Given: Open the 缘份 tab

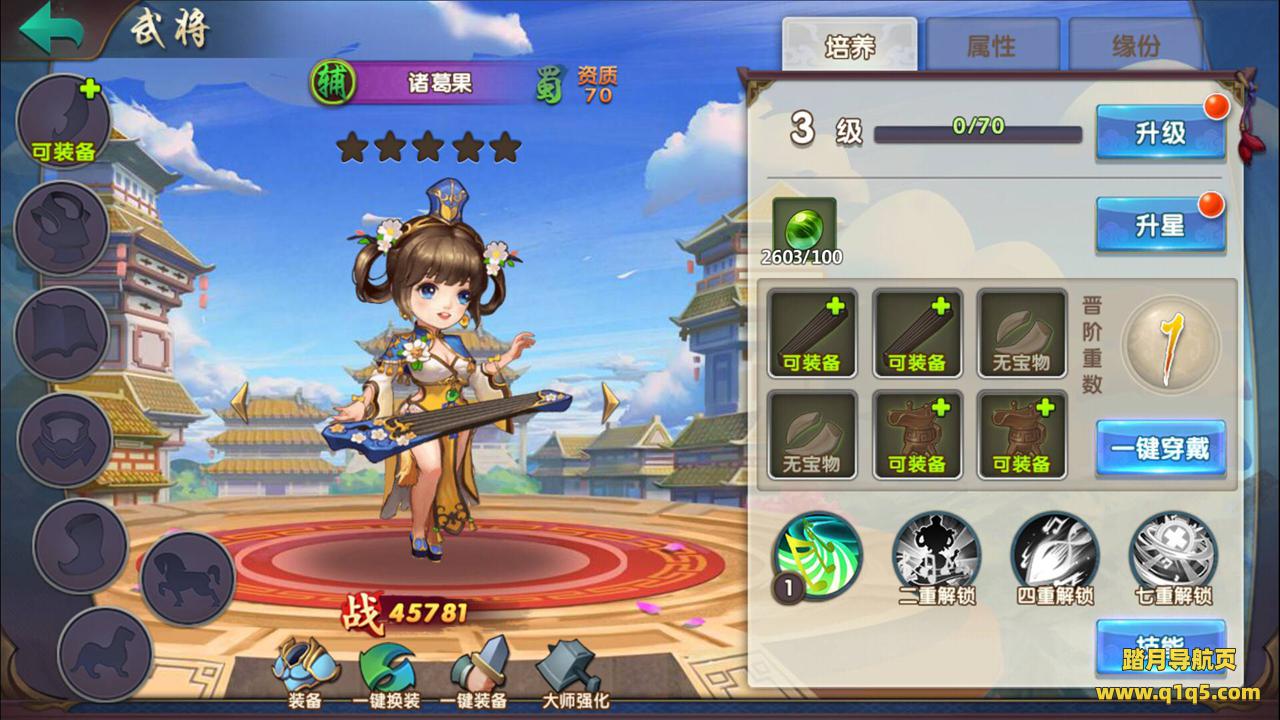Looking at the screenshot, I should (1136, 46).
